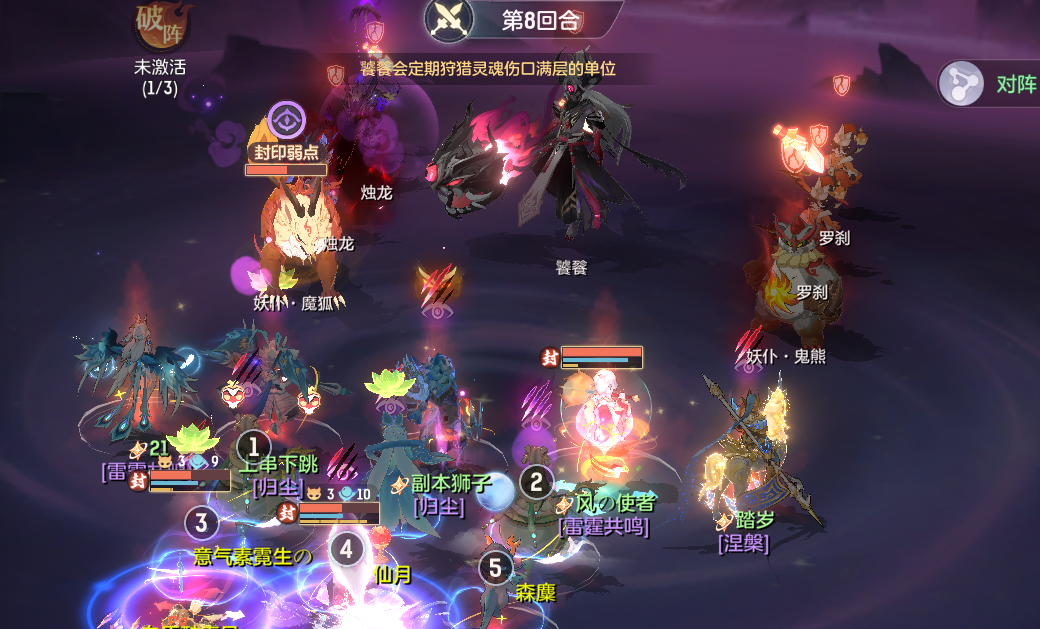This screenshot has width=1040, height=629.
Task: Tap the crossed swords battle icon
Action: coord(449,18)
